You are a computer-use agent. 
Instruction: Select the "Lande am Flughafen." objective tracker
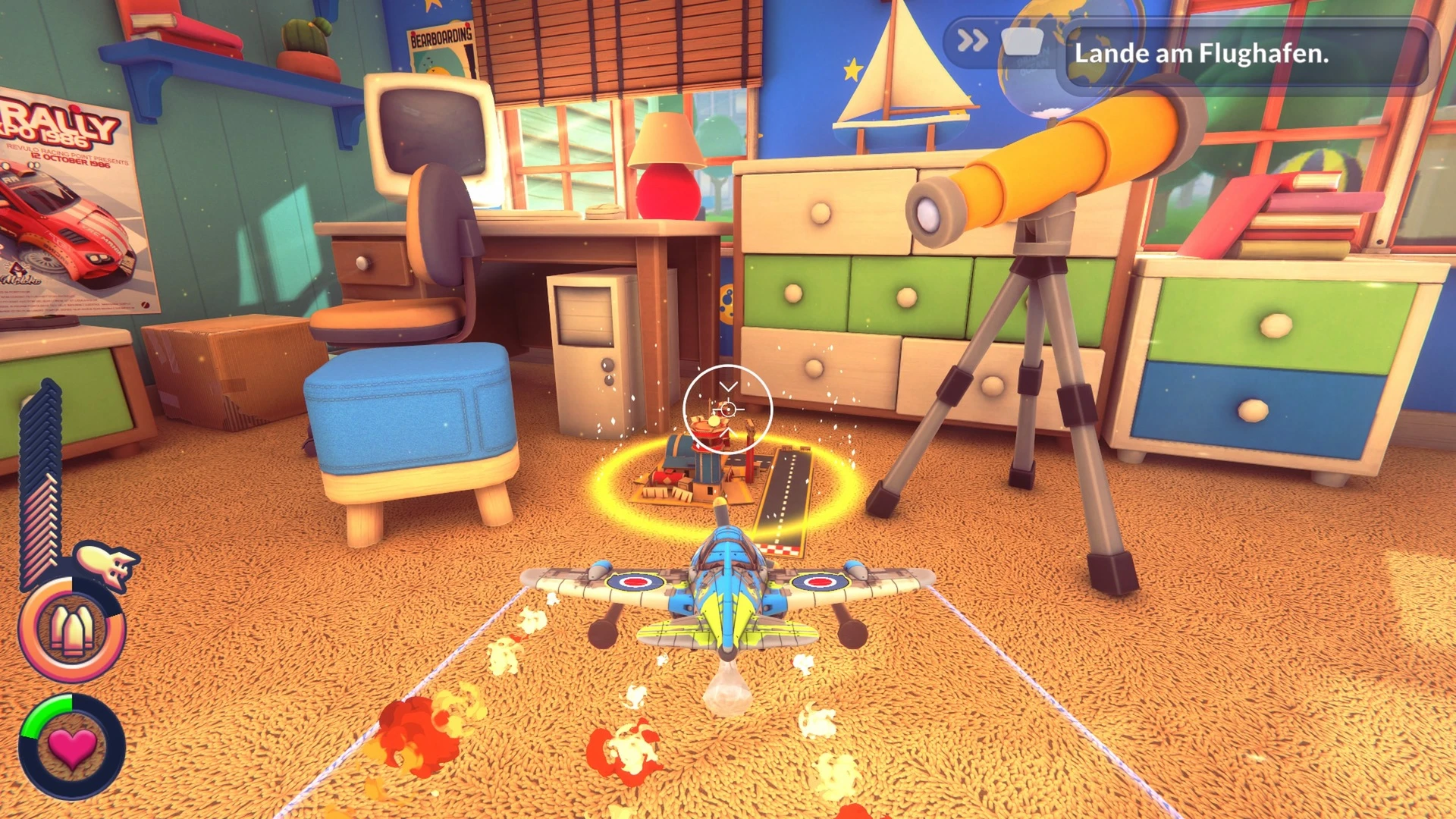(x=1200, y=54)
